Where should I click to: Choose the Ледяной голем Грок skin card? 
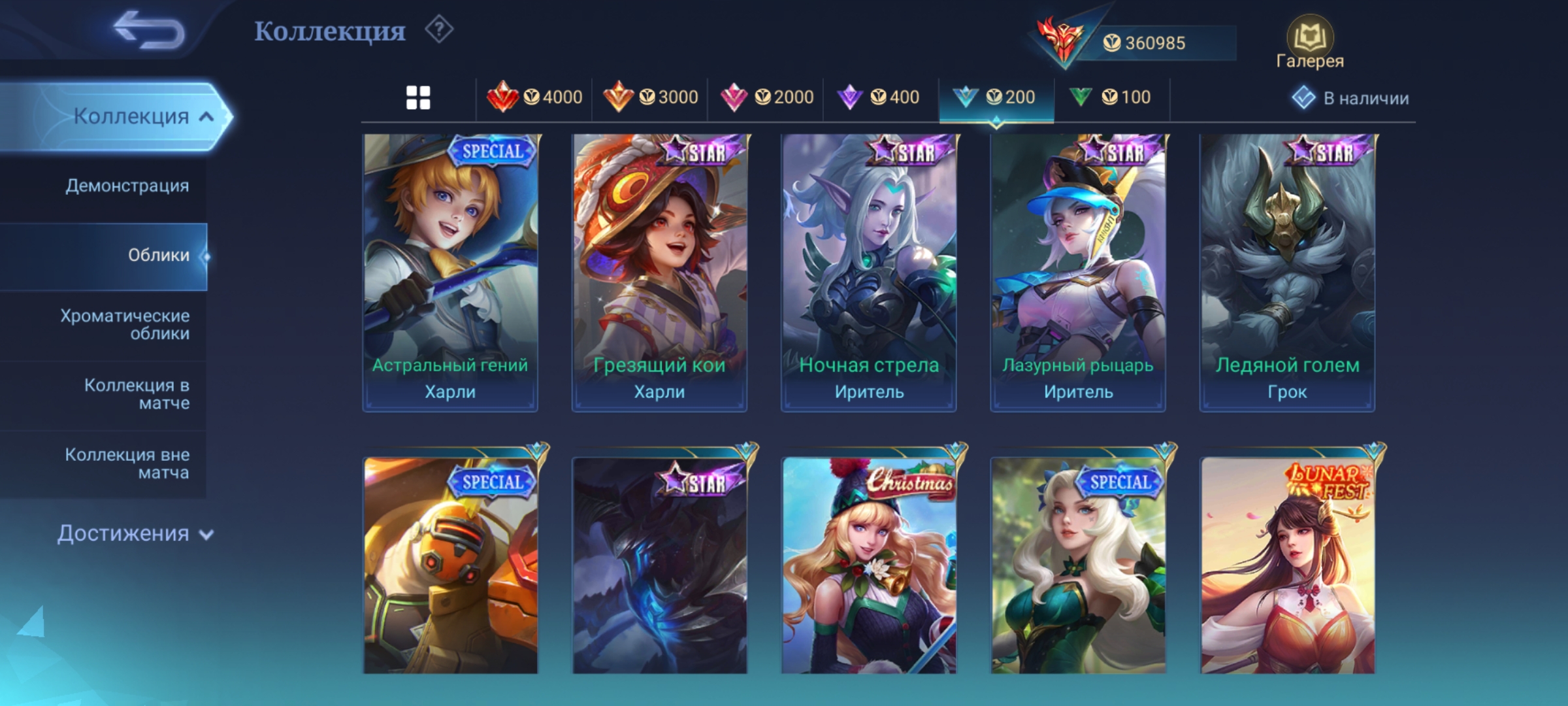click(x=1287, y=273)
